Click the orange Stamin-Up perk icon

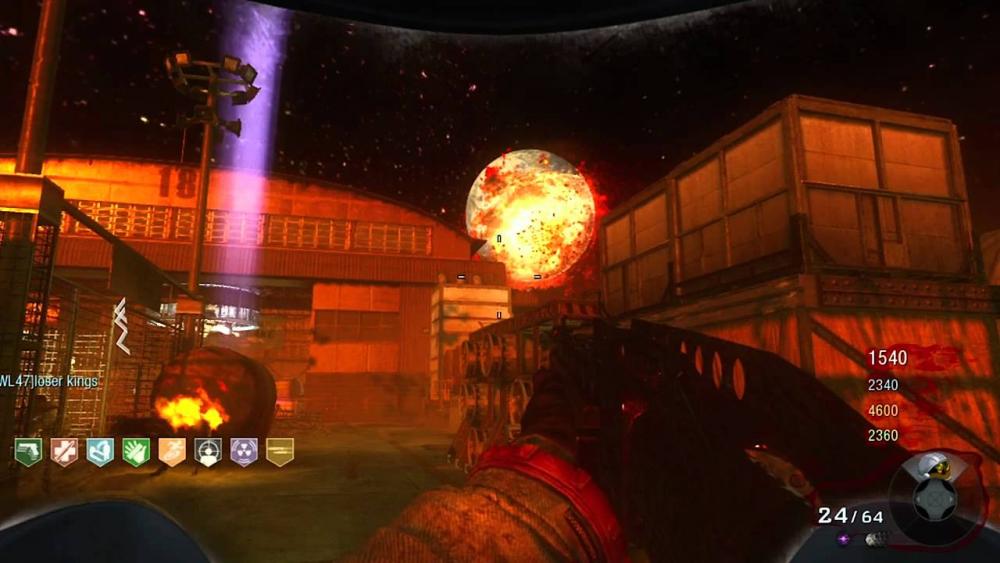(172, 452)
